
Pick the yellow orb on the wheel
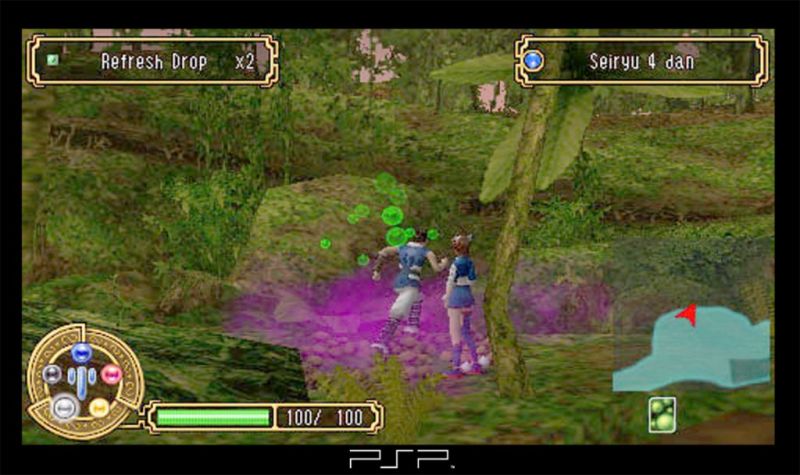[98, 406]
